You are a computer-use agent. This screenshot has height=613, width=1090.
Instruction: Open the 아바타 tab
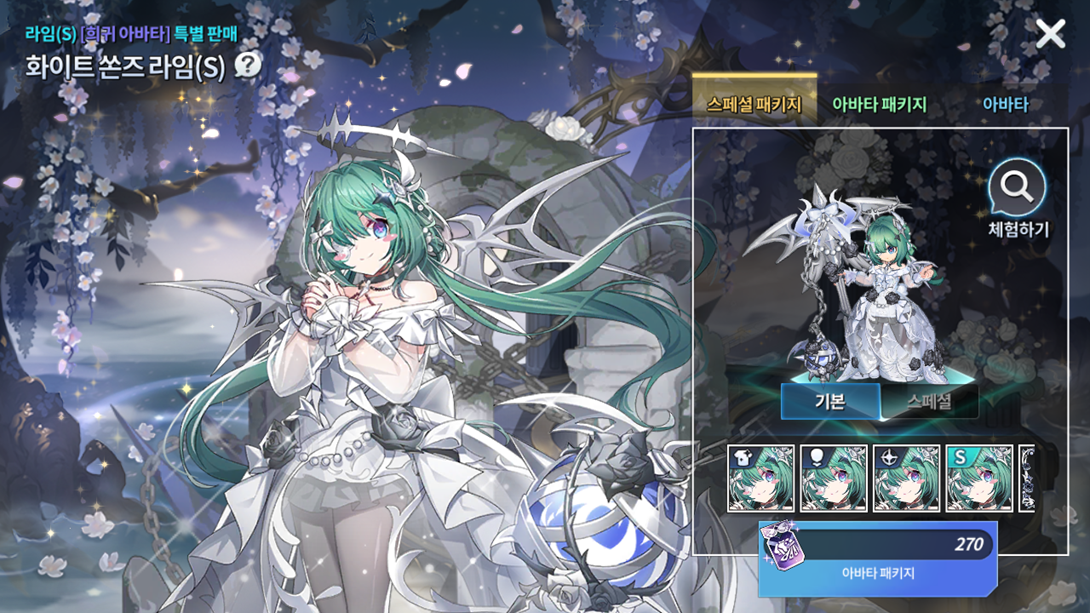1004,104
